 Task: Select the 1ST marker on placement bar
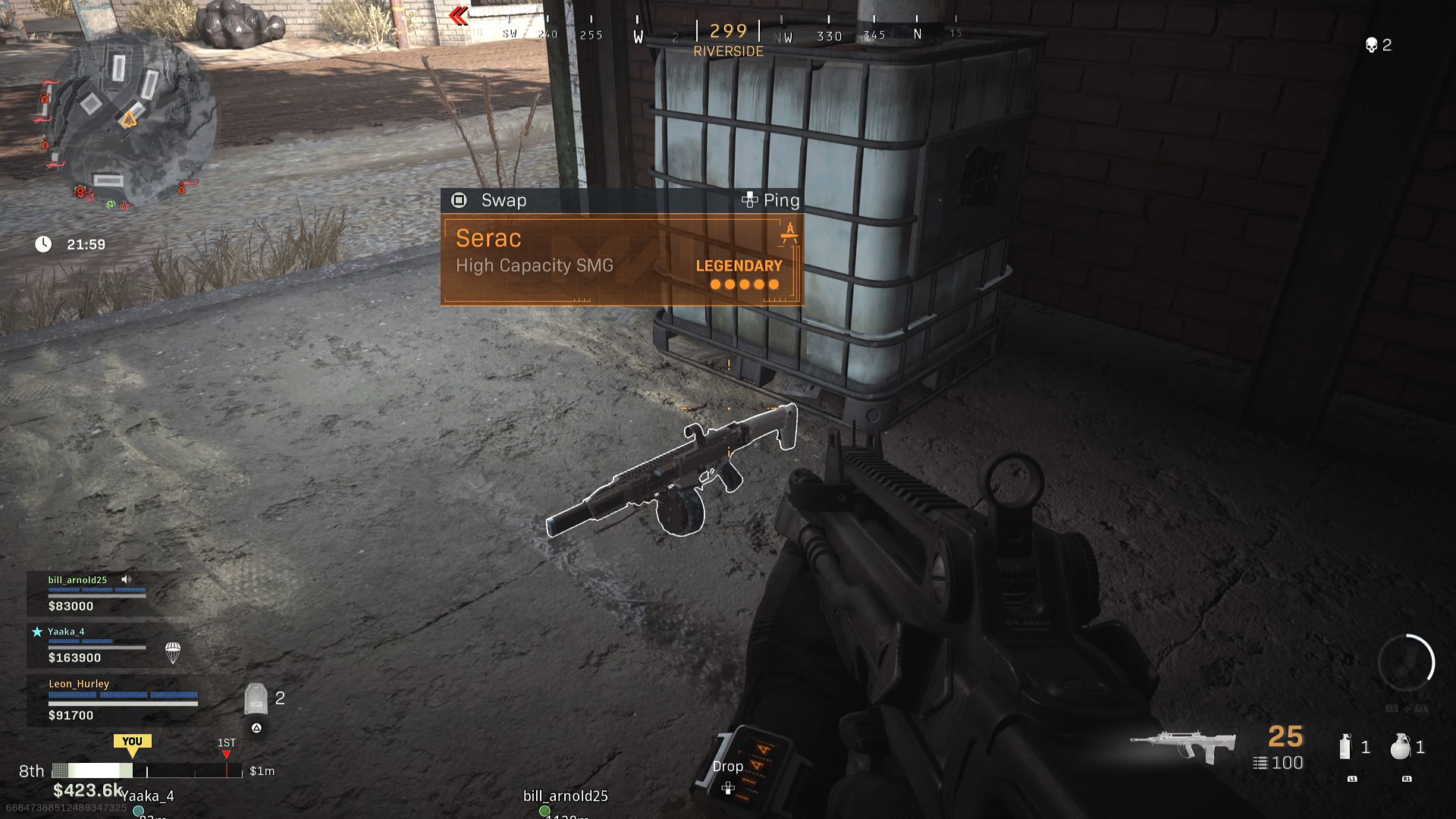(x=226, y=747)
